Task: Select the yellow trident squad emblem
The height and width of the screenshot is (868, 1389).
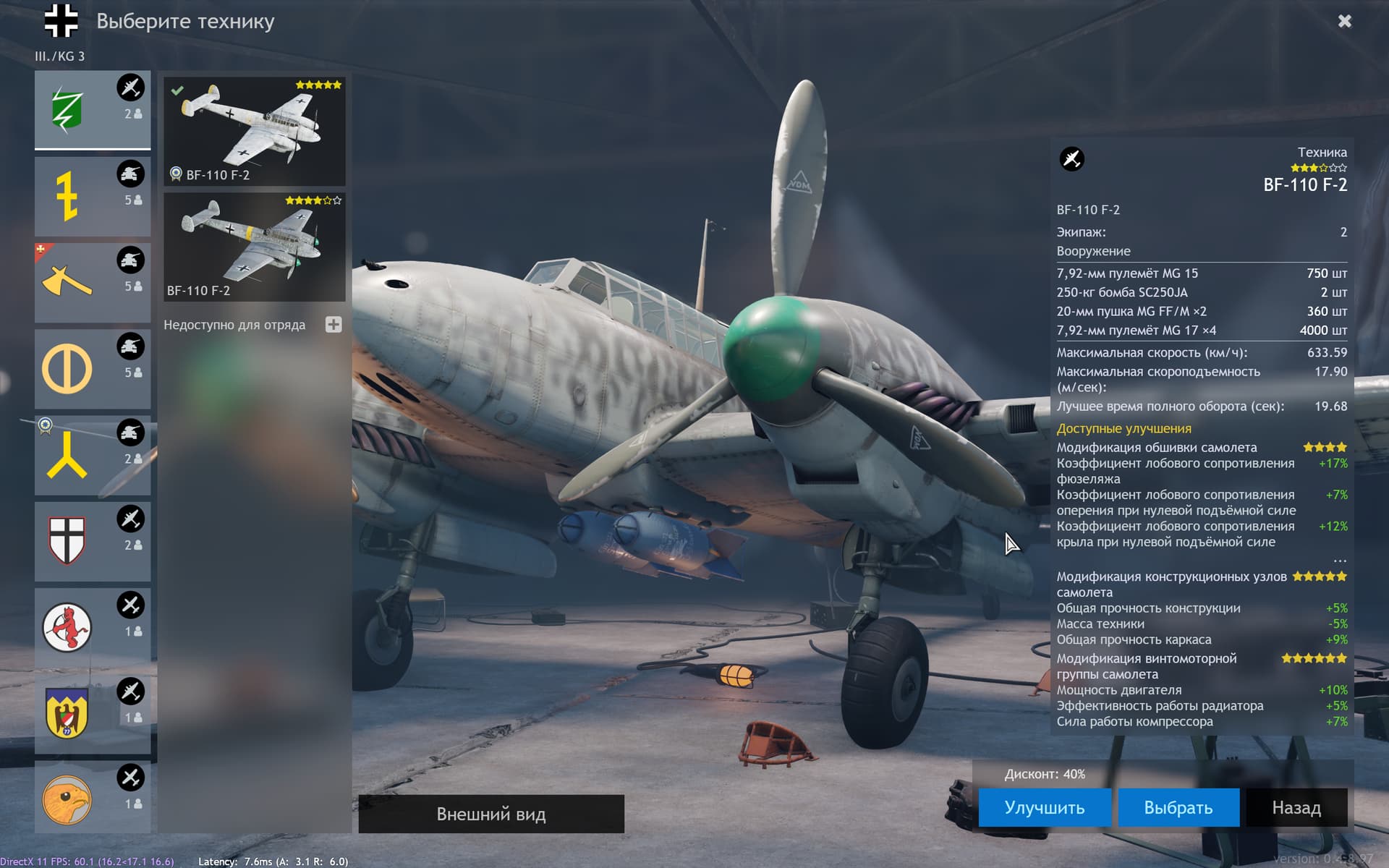Action: pos(67,454)
